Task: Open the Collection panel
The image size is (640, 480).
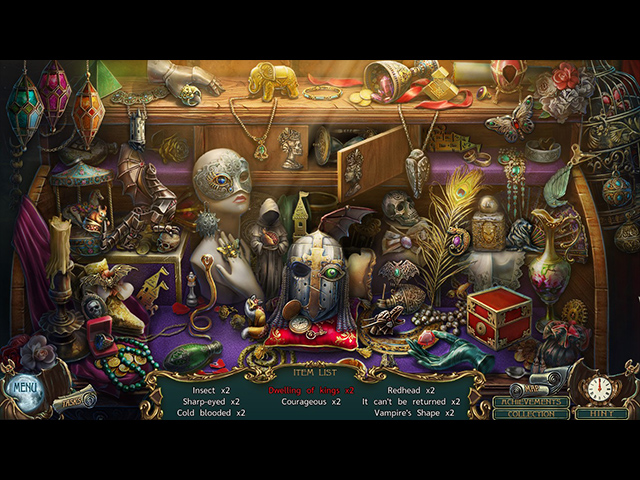Action: (530, 414)
